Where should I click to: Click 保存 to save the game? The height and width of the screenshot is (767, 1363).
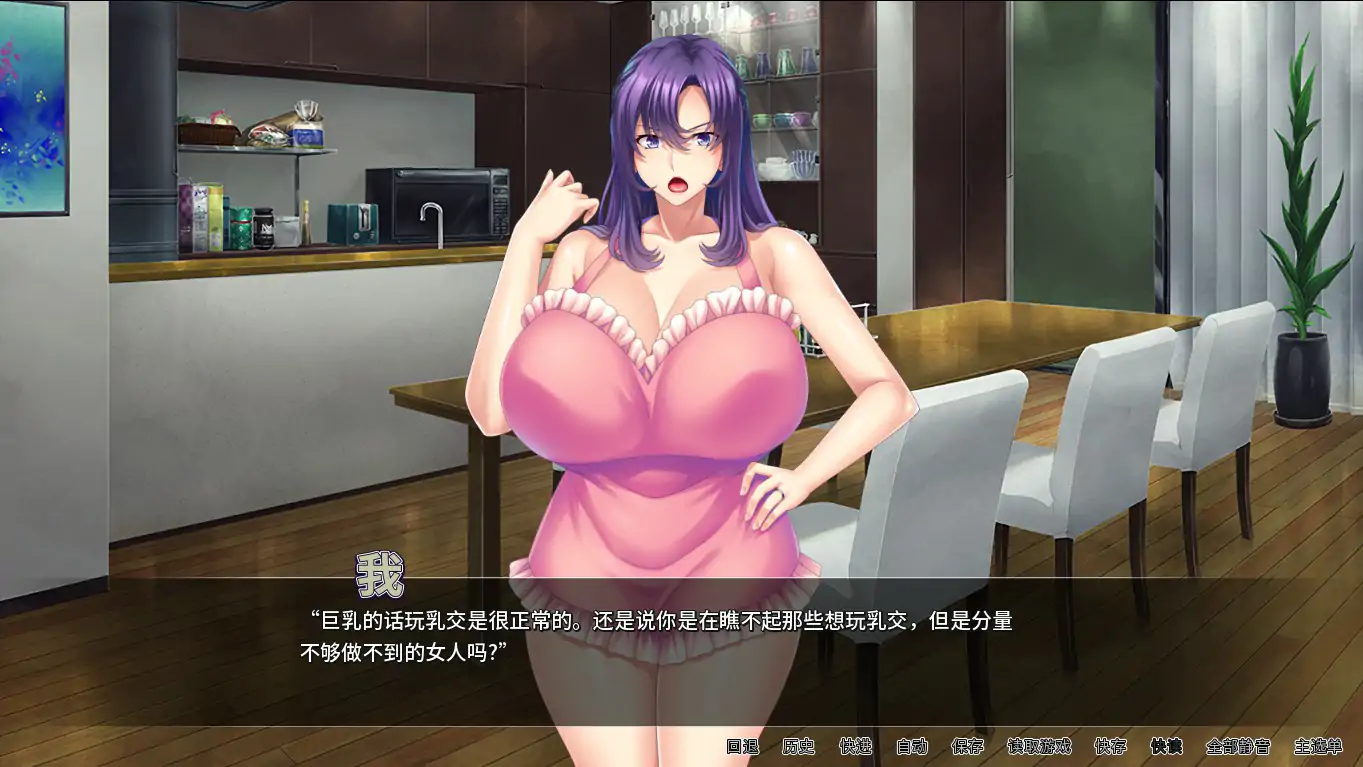[968, 746]
